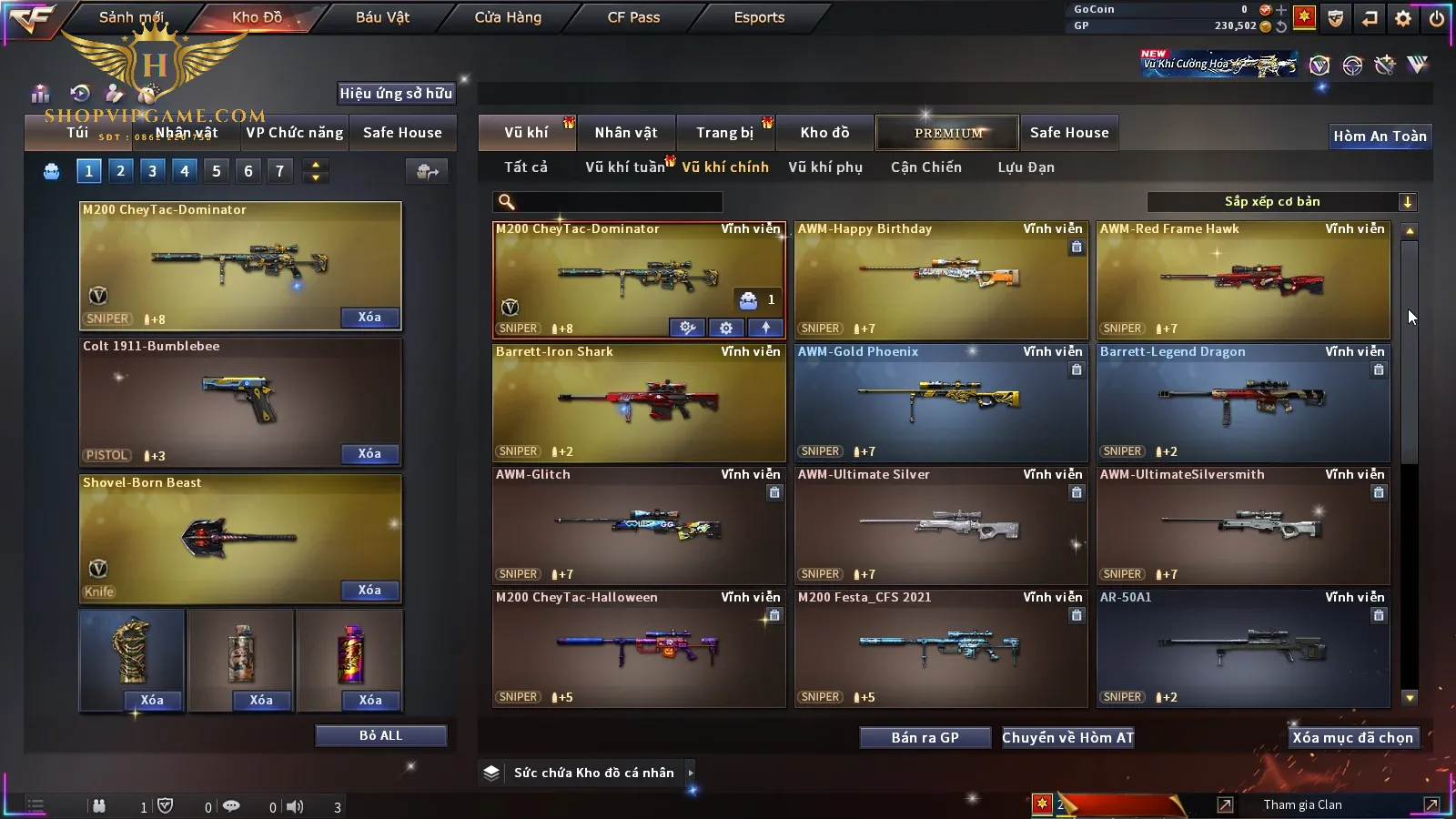
Task: Open the gear settings icon
Action: 1403,18
